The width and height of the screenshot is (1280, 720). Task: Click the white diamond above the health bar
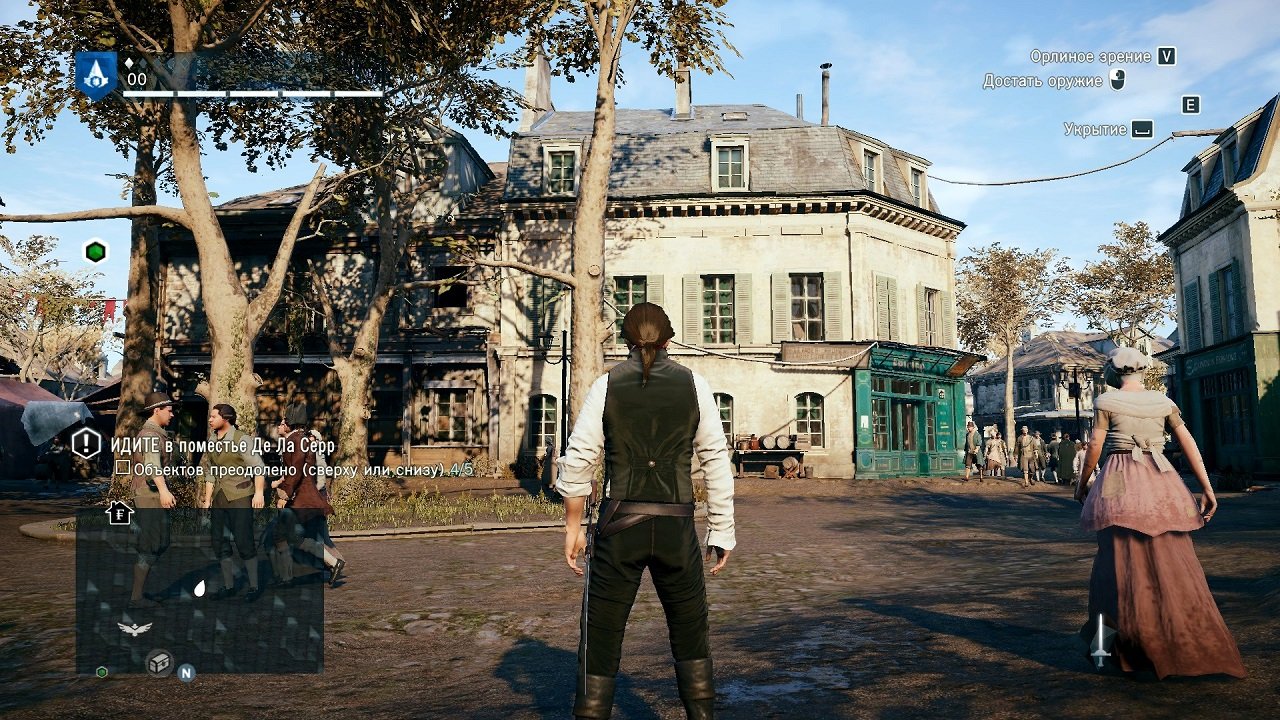[x=130, y=62]
